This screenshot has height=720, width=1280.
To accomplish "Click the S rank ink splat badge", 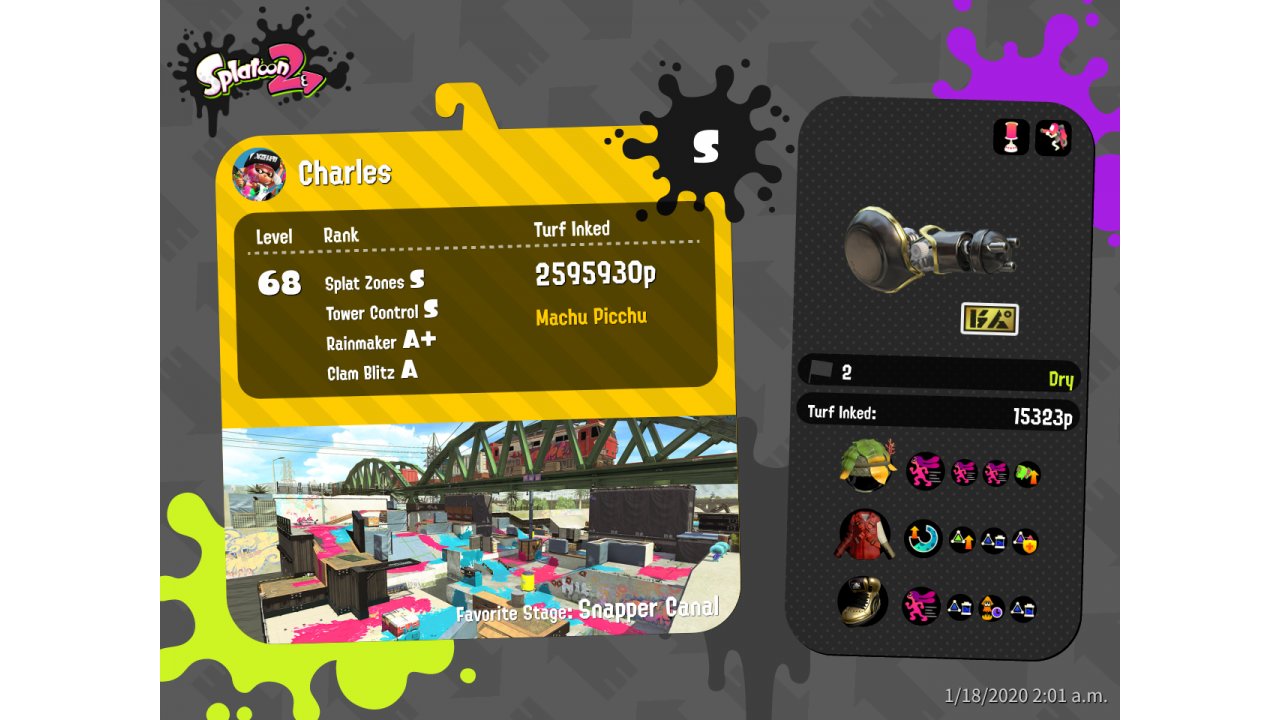I will click(x=706, y=147).
